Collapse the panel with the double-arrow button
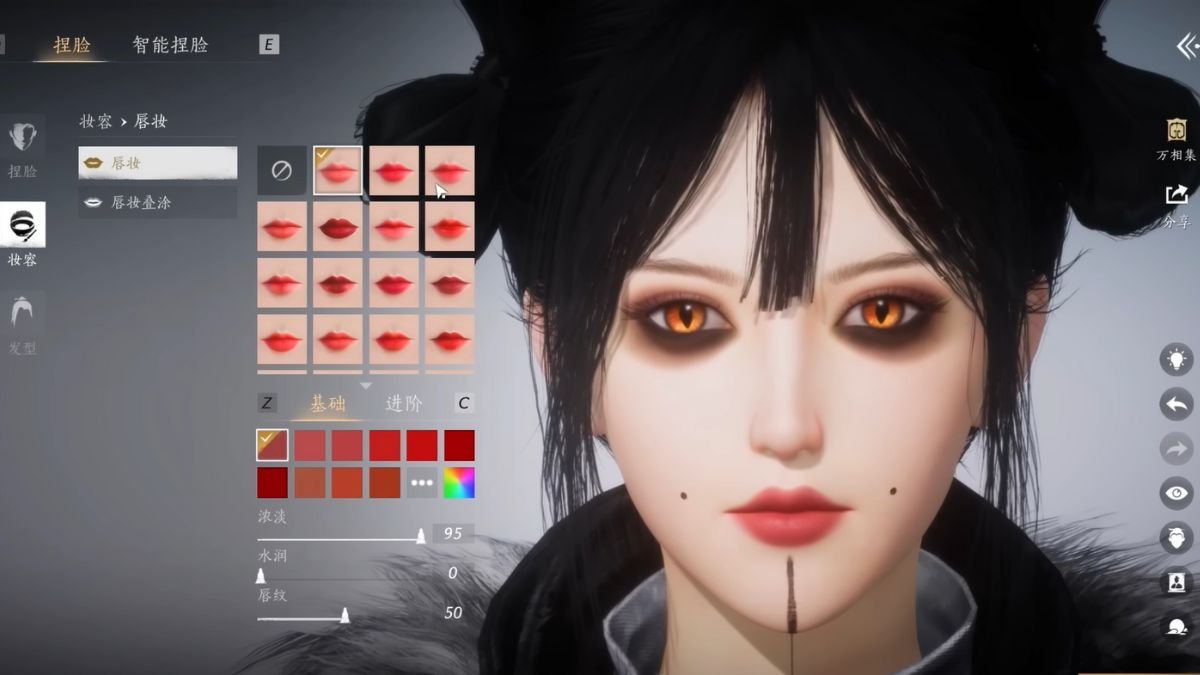 (1185, 46)
